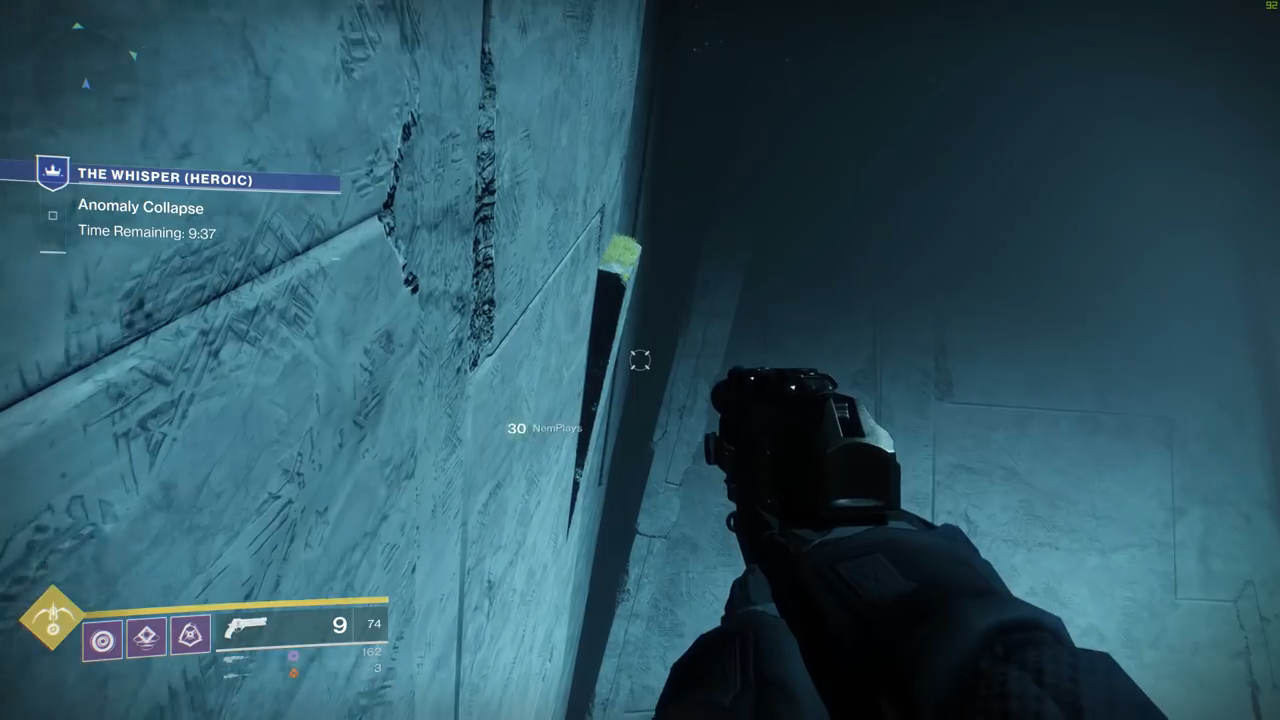The width and height of the screenshot is (1280, 720).
Task: Activate the concentric-circle grenade ability
Action: (x=102, y=639)
